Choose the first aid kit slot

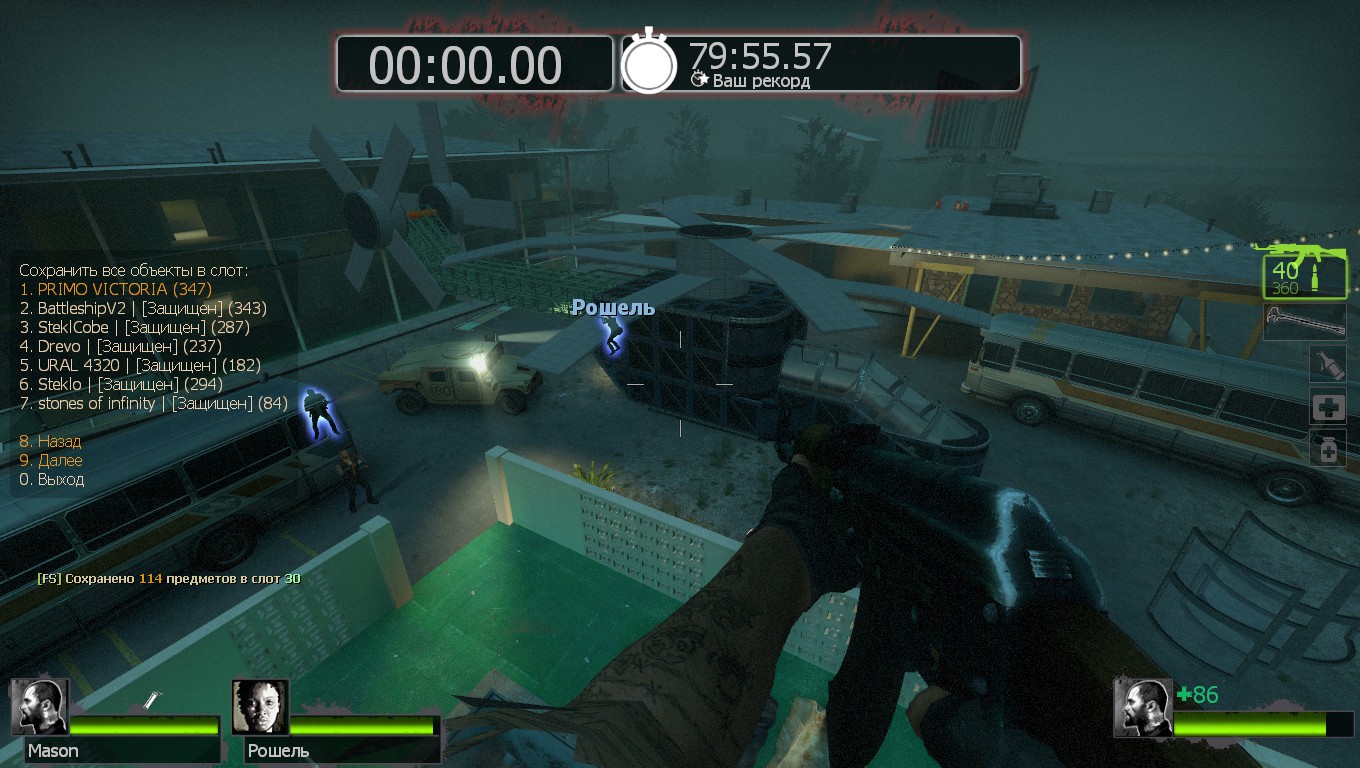click(1328, 407)
